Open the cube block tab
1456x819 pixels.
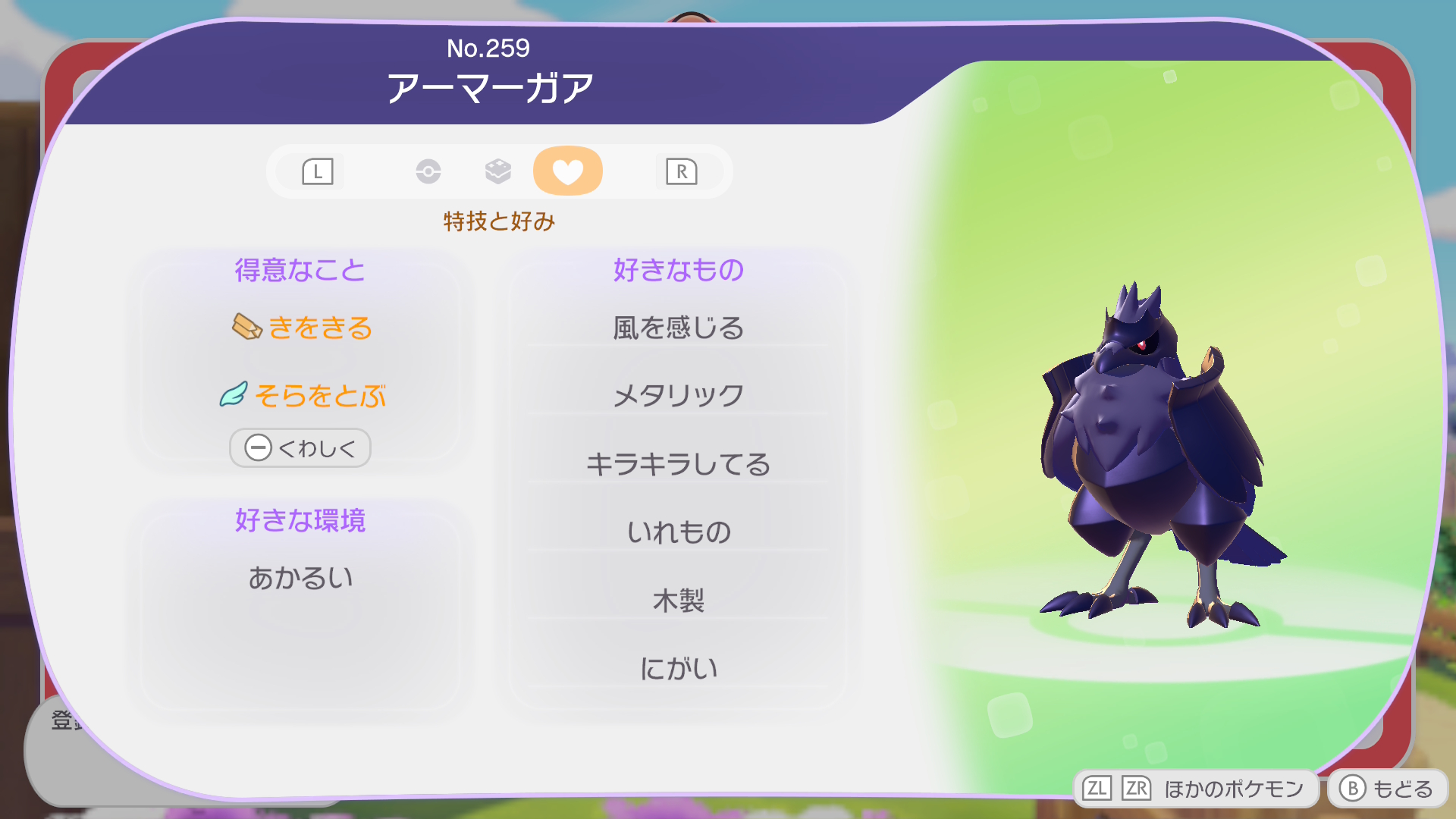pyautogui.click(x=497, y=171)
